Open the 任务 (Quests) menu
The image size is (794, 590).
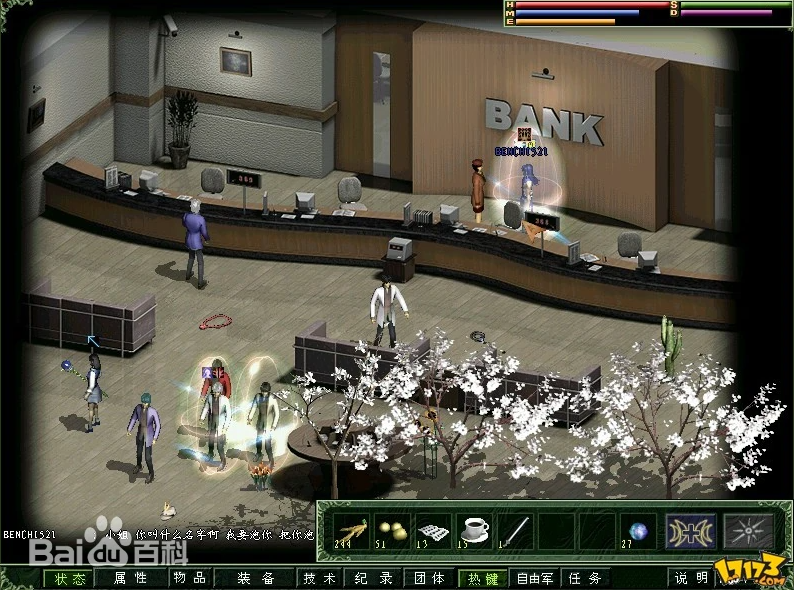[x=586, y=578]
